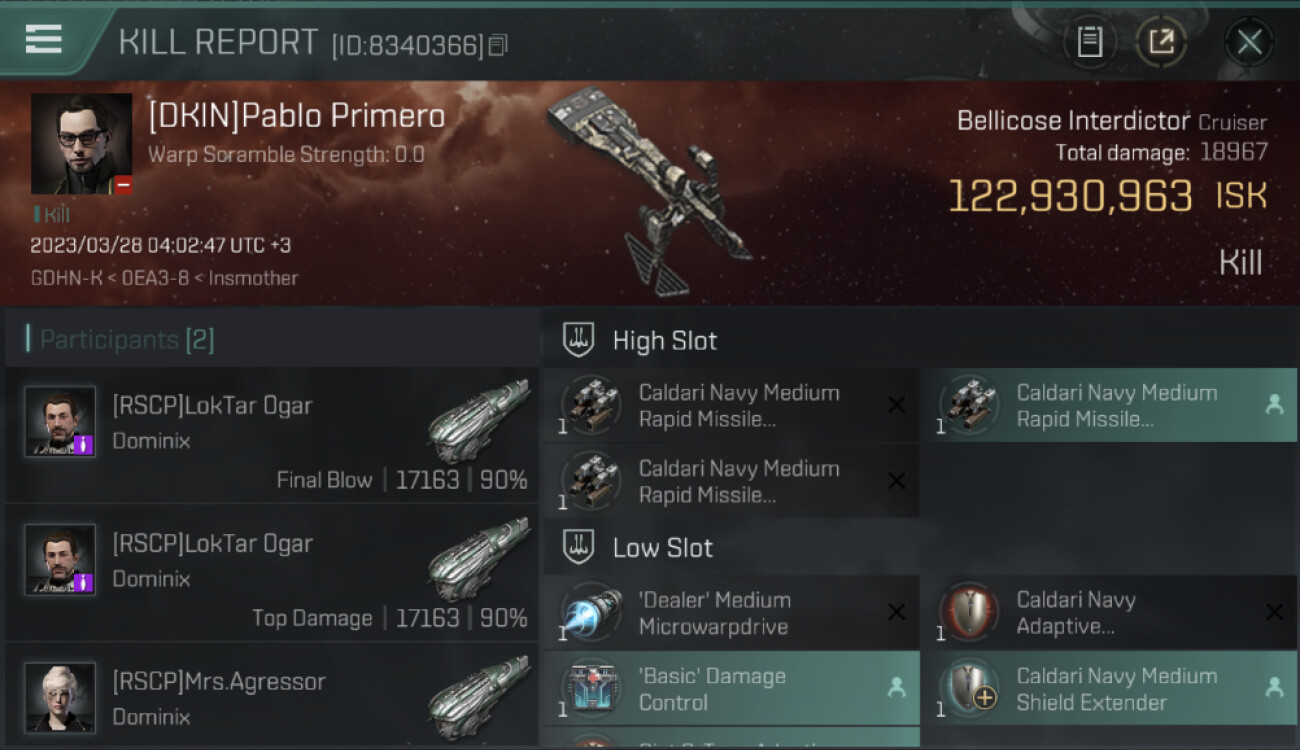Copy the kill report ID

[x=498, y=45]
